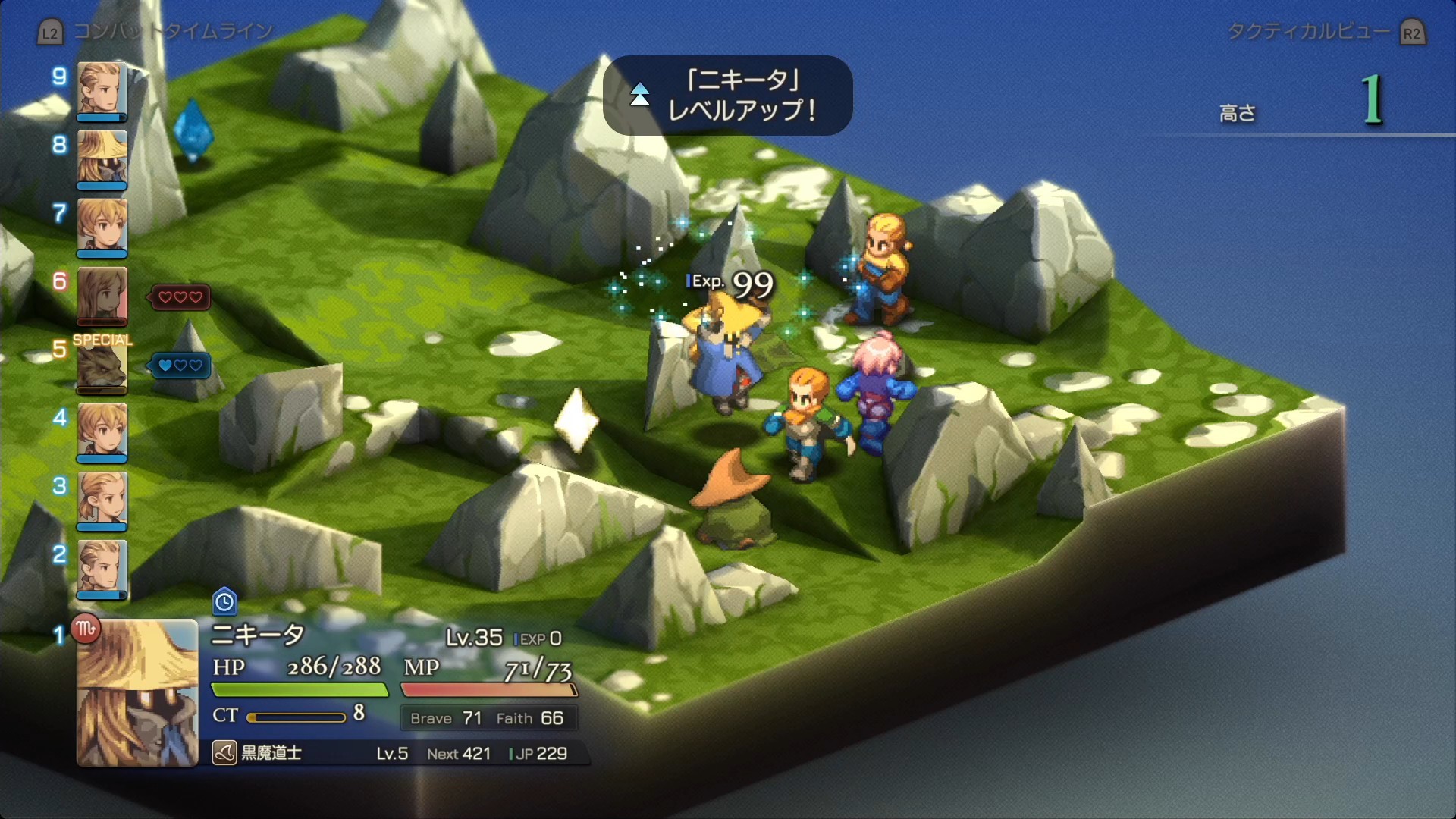
Task: Choose the black mage portrait at turn 8
Action: (x=102, y=158)
